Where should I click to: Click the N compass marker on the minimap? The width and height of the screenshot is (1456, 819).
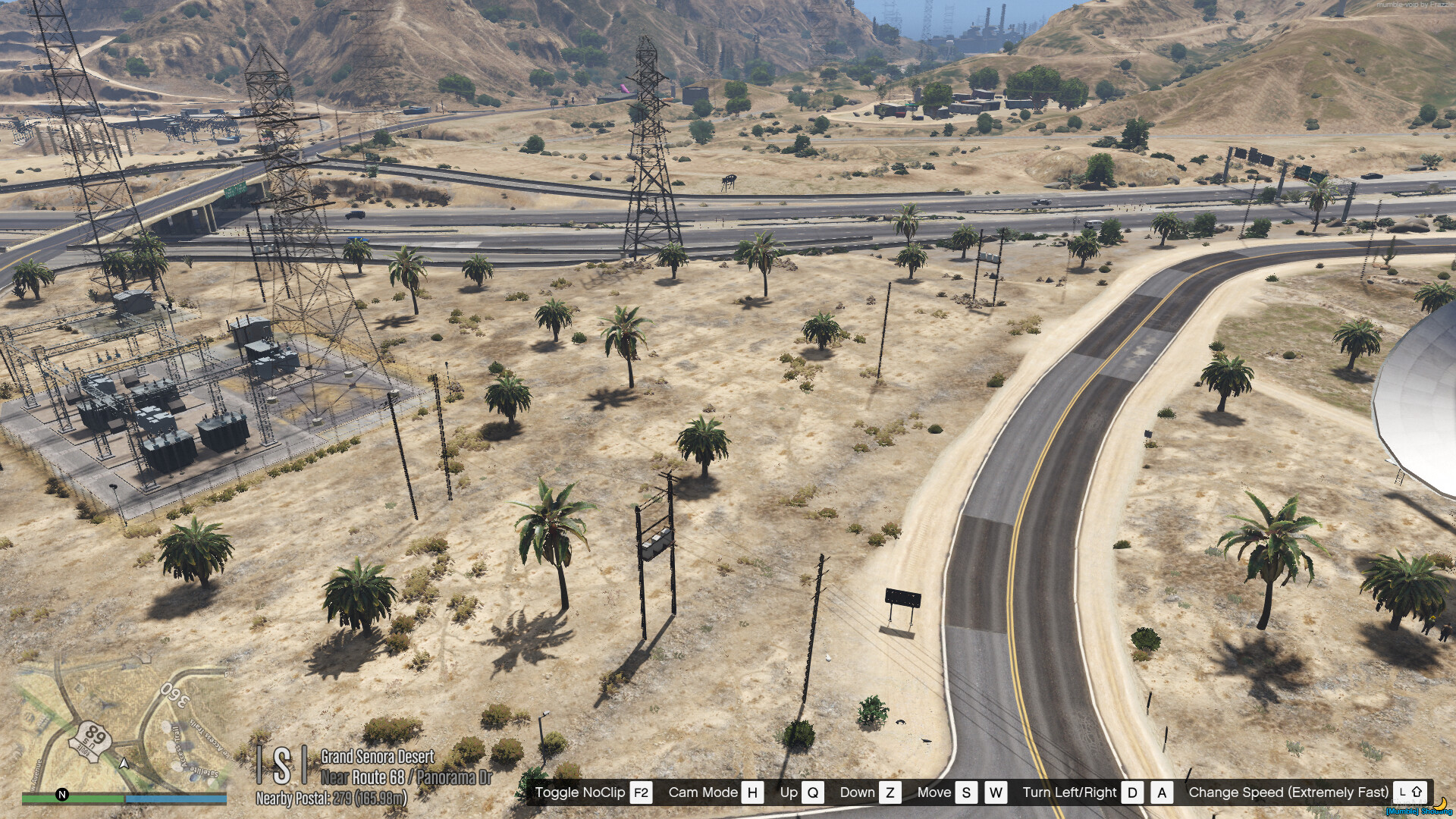[61, 795]
